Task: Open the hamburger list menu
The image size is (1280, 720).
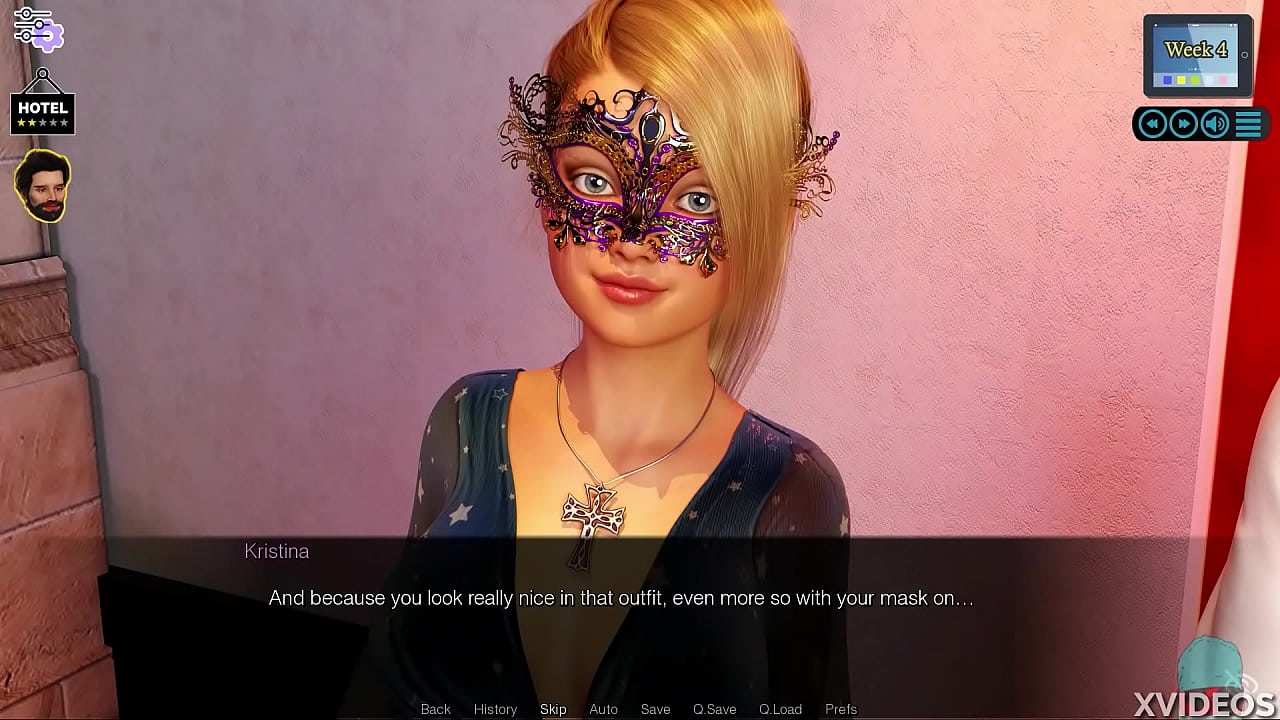Action: tap(1248, 124)
